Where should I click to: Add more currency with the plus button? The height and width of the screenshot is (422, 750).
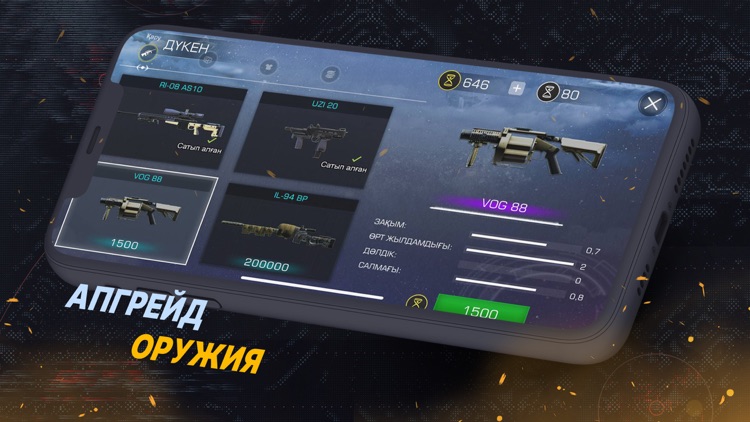click(x=516, y=88)
